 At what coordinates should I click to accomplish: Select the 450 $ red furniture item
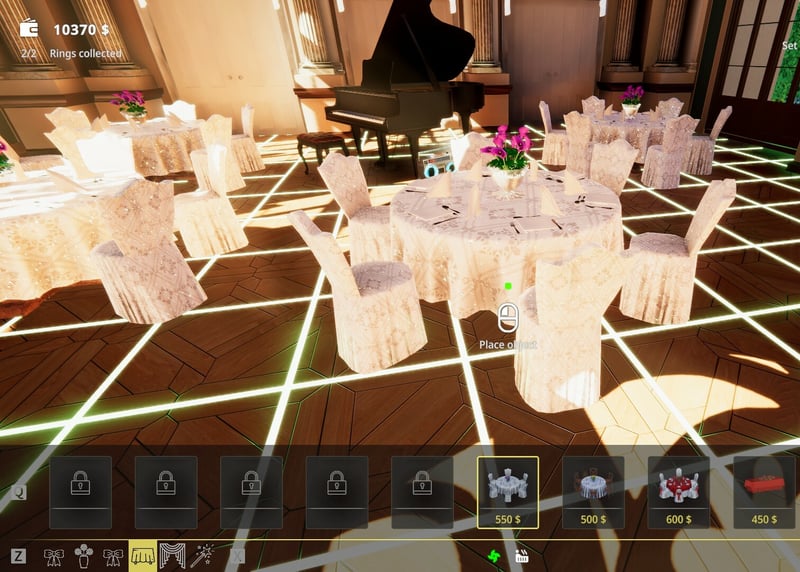[764, 492]
